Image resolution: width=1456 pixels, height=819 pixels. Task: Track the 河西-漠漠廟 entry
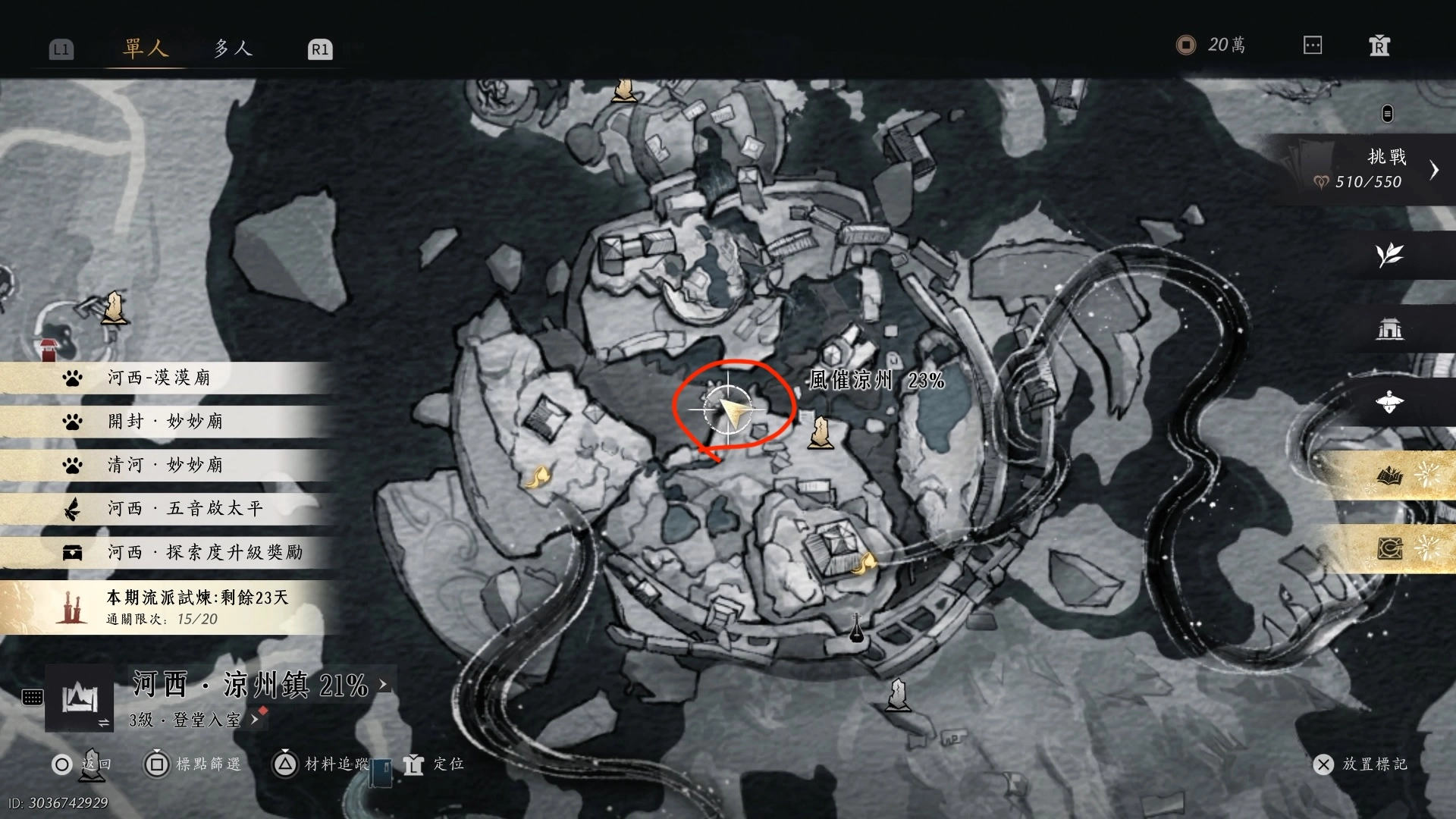[x=159, y=378]
